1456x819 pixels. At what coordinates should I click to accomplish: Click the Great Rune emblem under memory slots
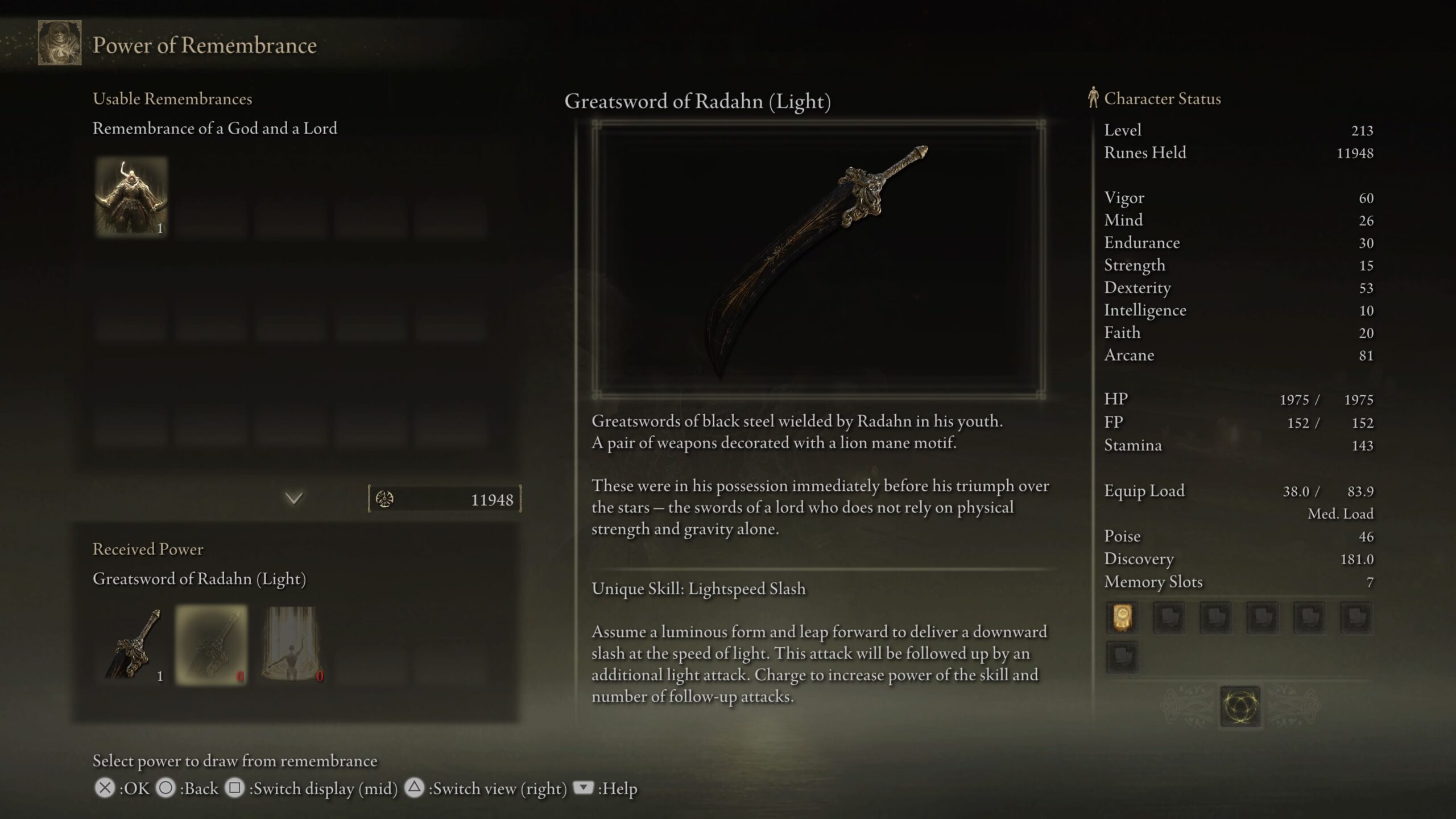(x=1240, y=706)
